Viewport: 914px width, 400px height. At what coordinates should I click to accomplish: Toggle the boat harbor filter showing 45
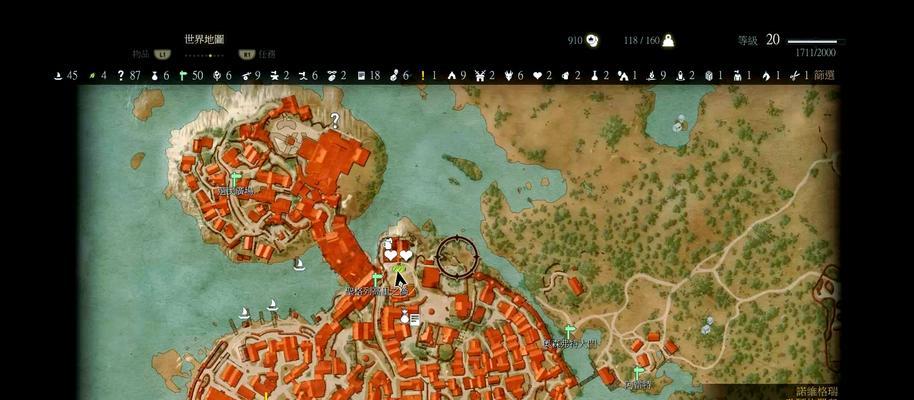(x=59, y=75)
